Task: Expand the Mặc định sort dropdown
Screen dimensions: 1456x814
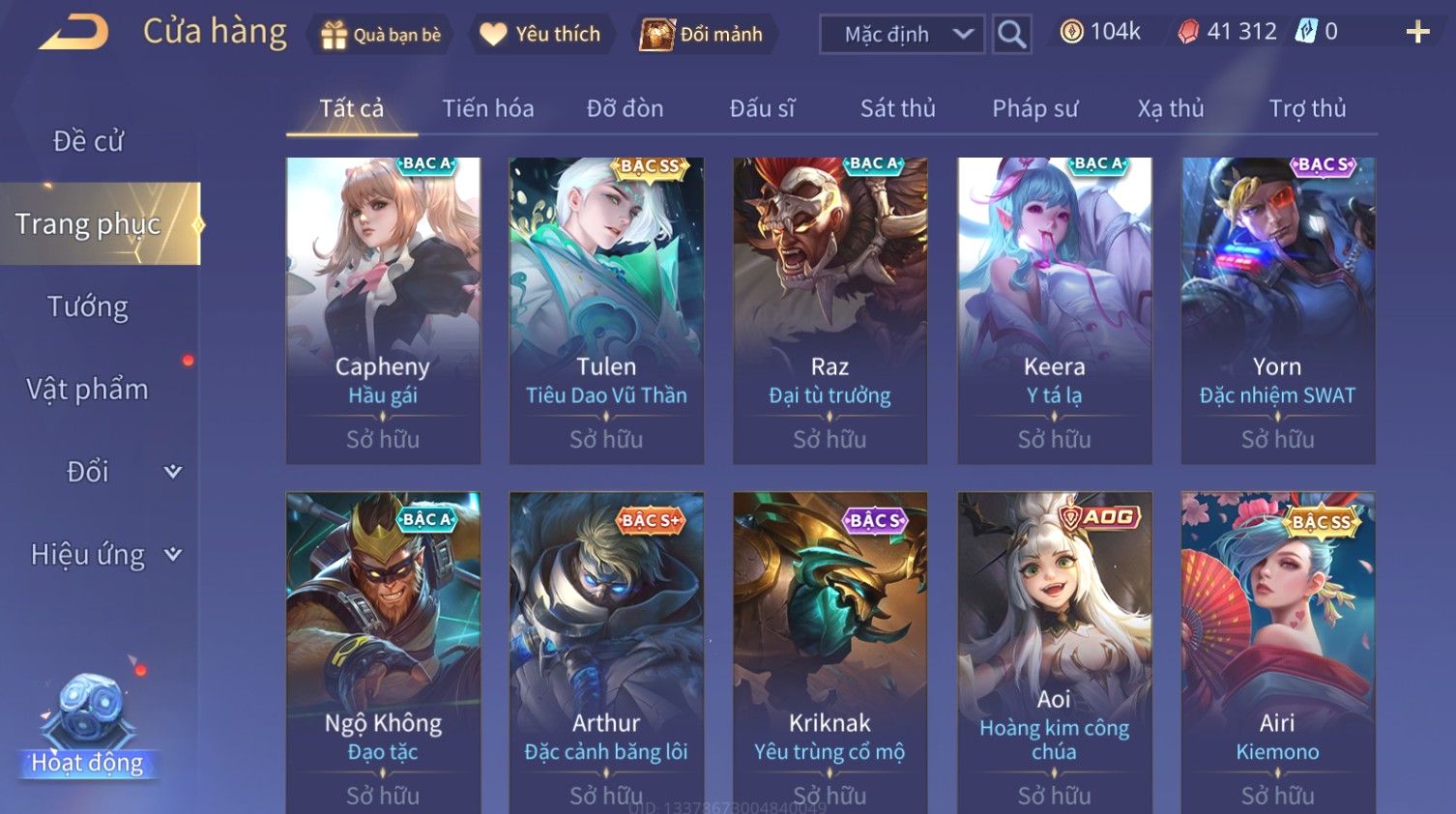Action: (x=902, y=35)
